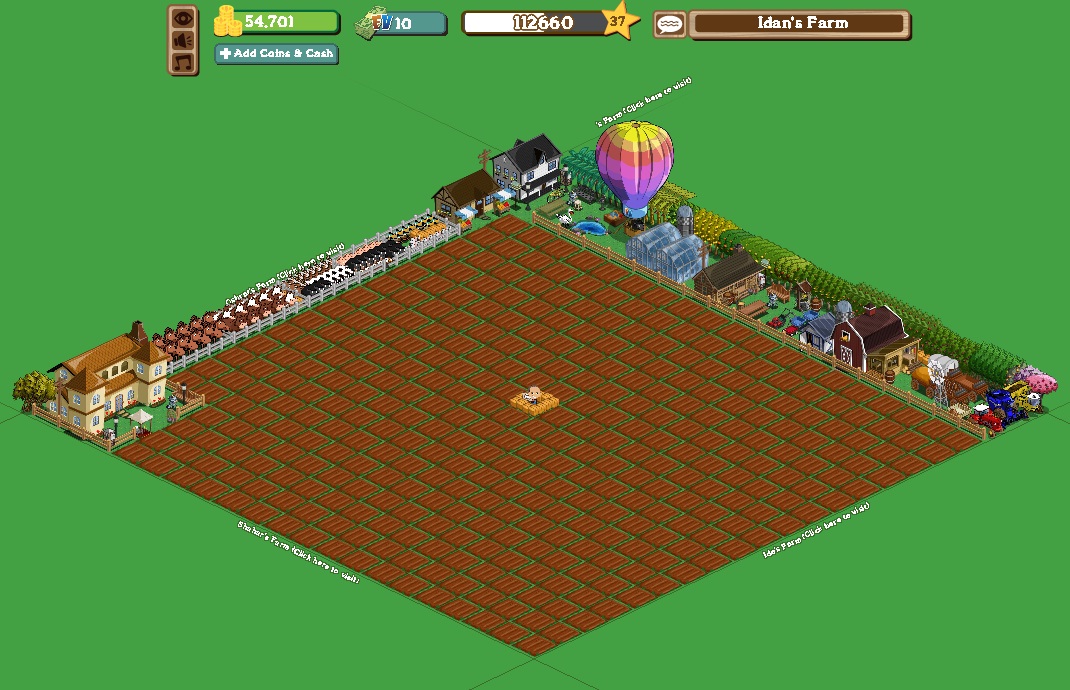
Task: Toggle the eye visibility icon
Action: pyautogui.click(x=182, y=18)
